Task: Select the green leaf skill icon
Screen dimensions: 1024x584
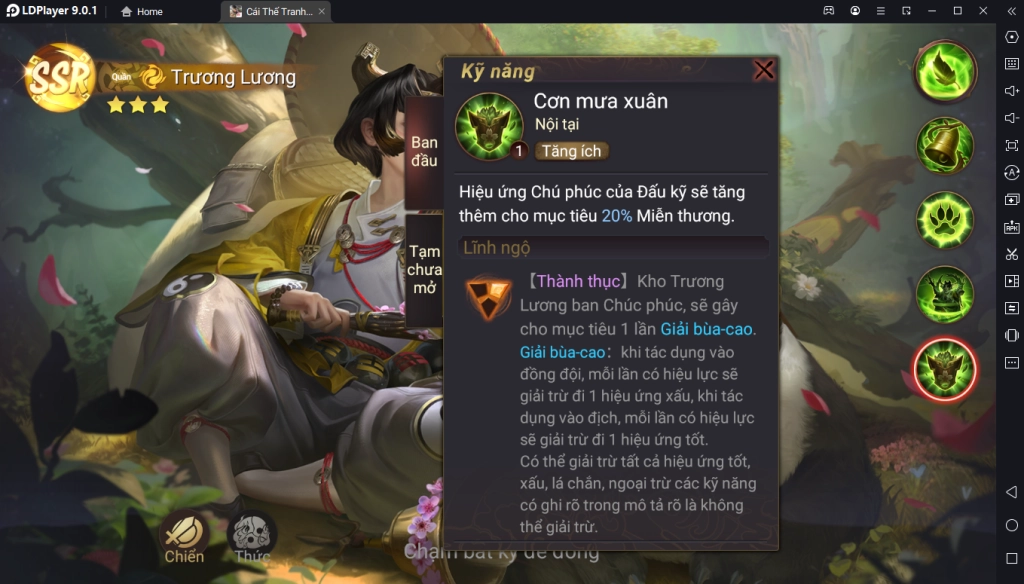Action: tap(945, 70)
